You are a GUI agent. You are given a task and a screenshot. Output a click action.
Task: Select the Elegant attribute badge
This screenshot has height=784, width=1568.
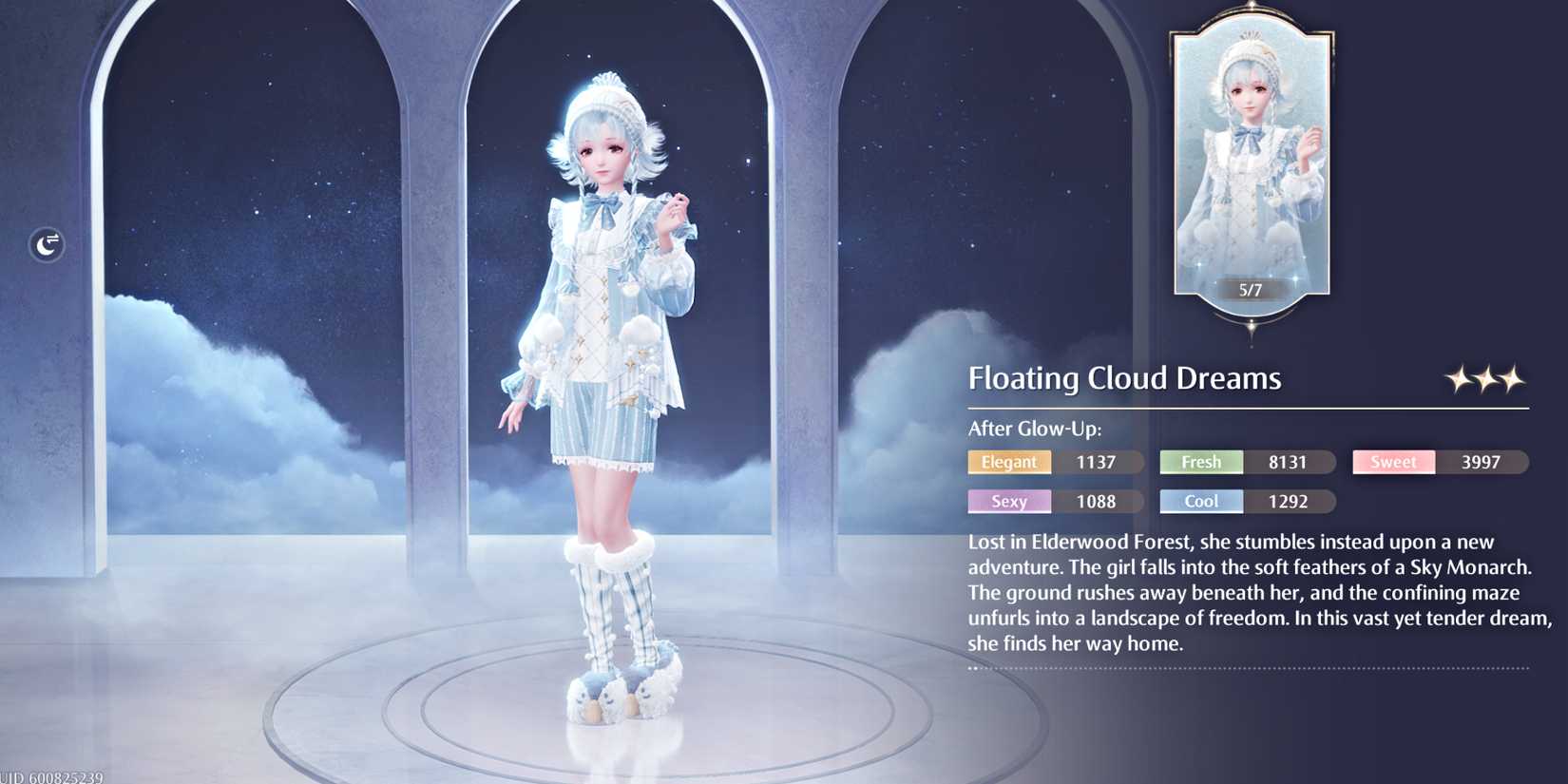pyautogui.click(x=1008, y=462)
